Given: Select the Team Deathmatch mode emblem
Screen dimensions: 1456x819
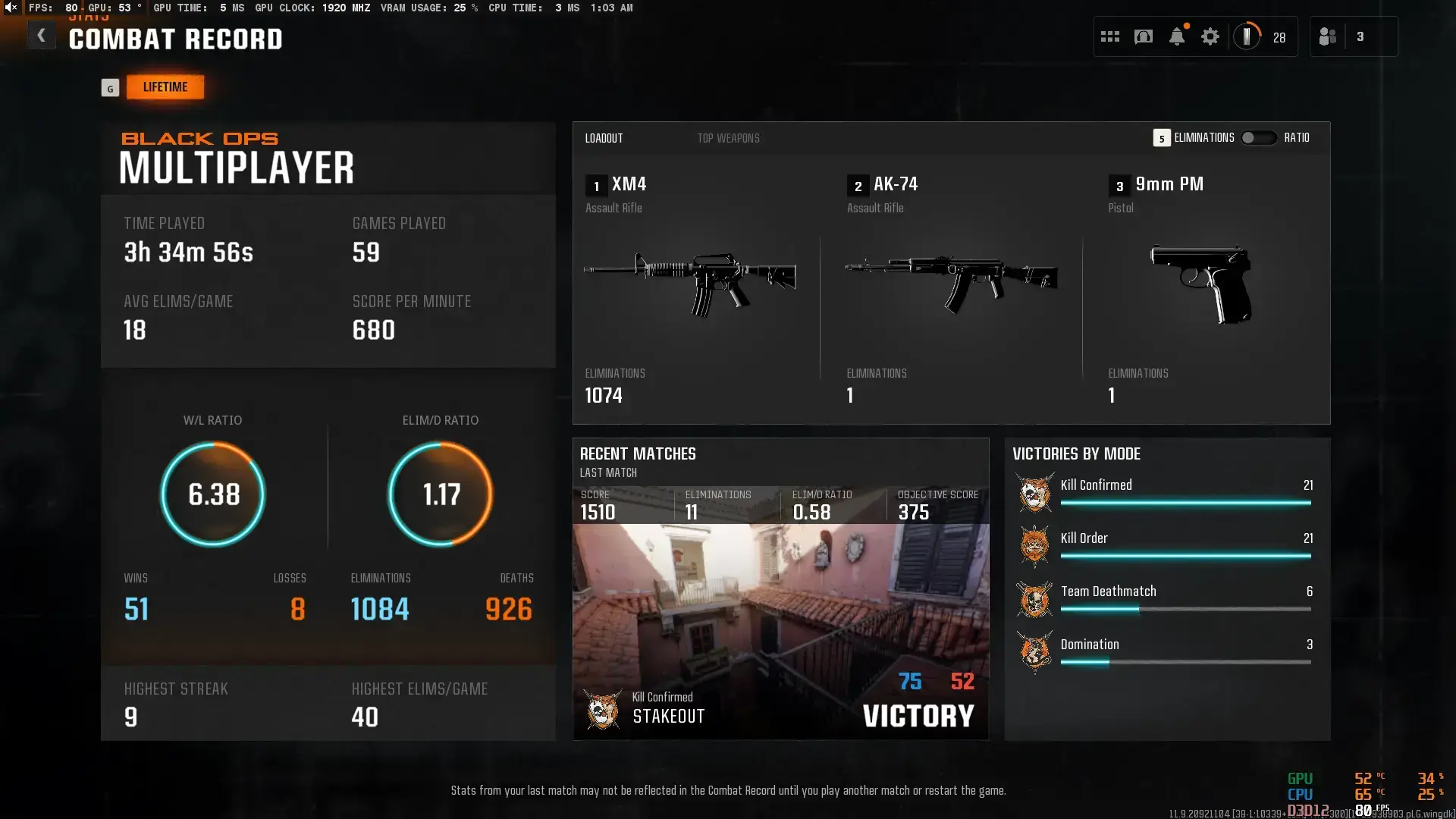Looking at the screenshot, I should (x=1034, y=599).
